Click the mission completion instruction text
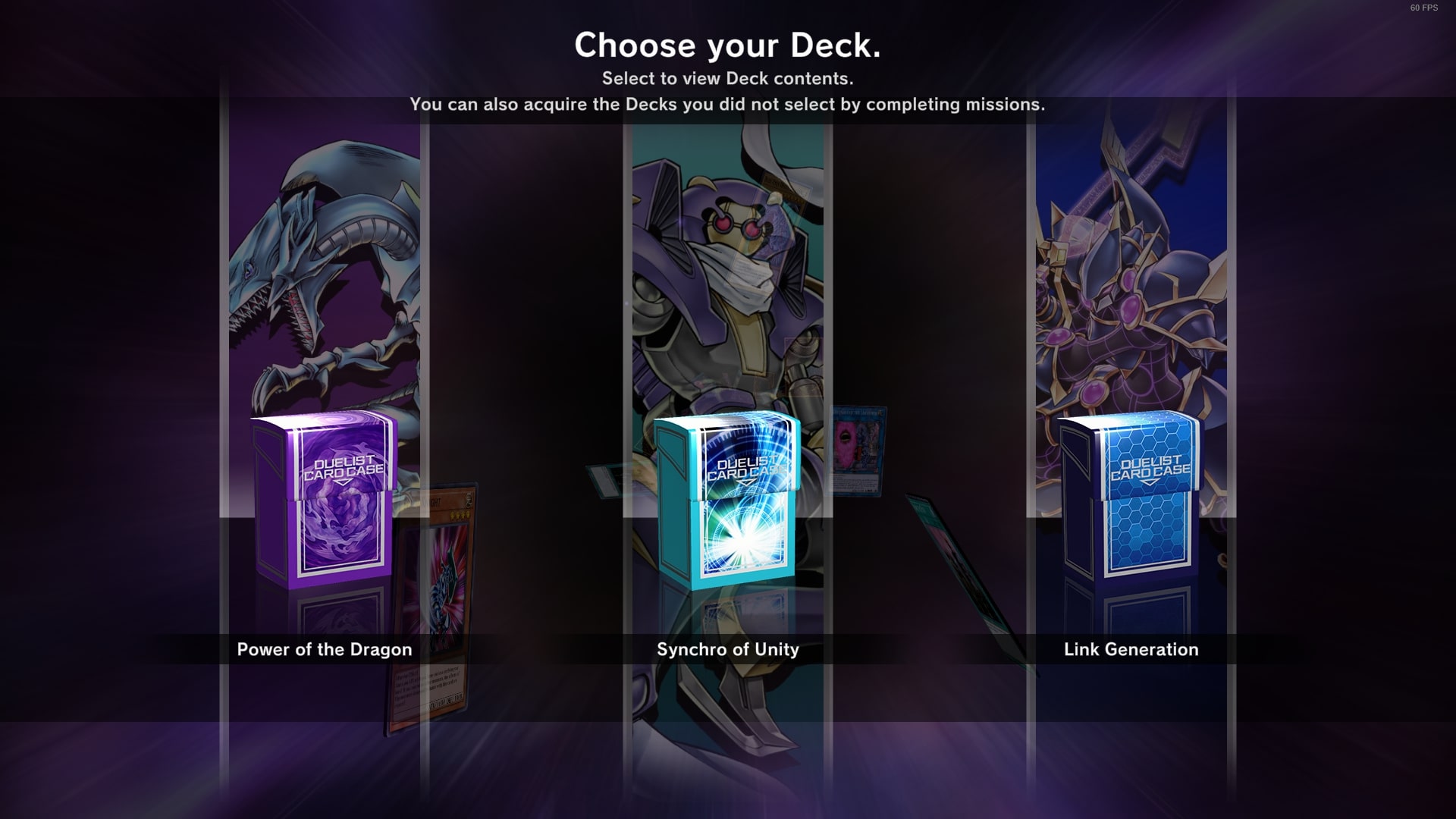The height and width of the screenshot is (819, 1456). tap(728, 105)
